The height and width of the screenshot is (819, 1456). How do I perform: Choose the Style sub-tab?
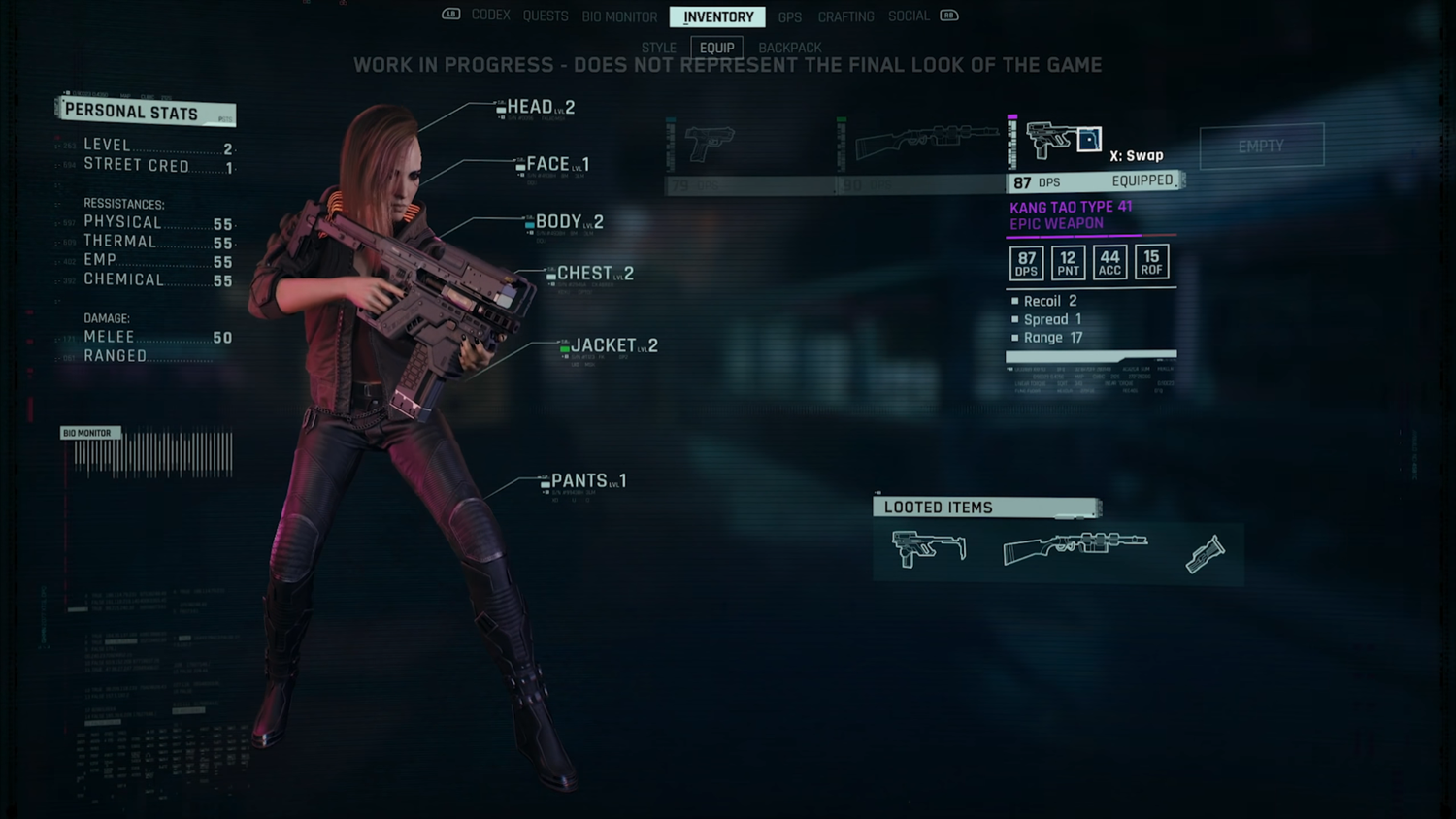point(658,48)
